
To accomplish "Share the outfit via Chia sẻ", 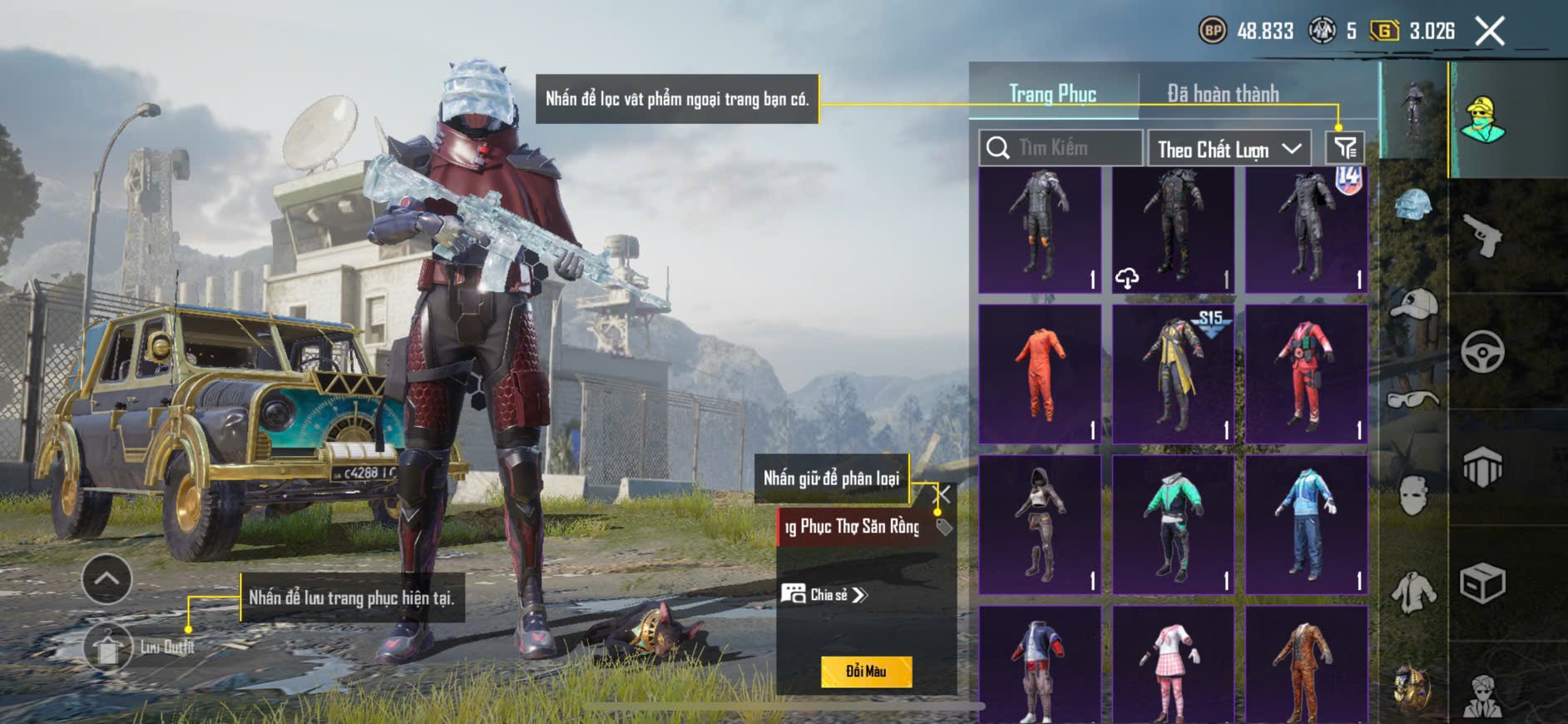I will pos(824,594).
